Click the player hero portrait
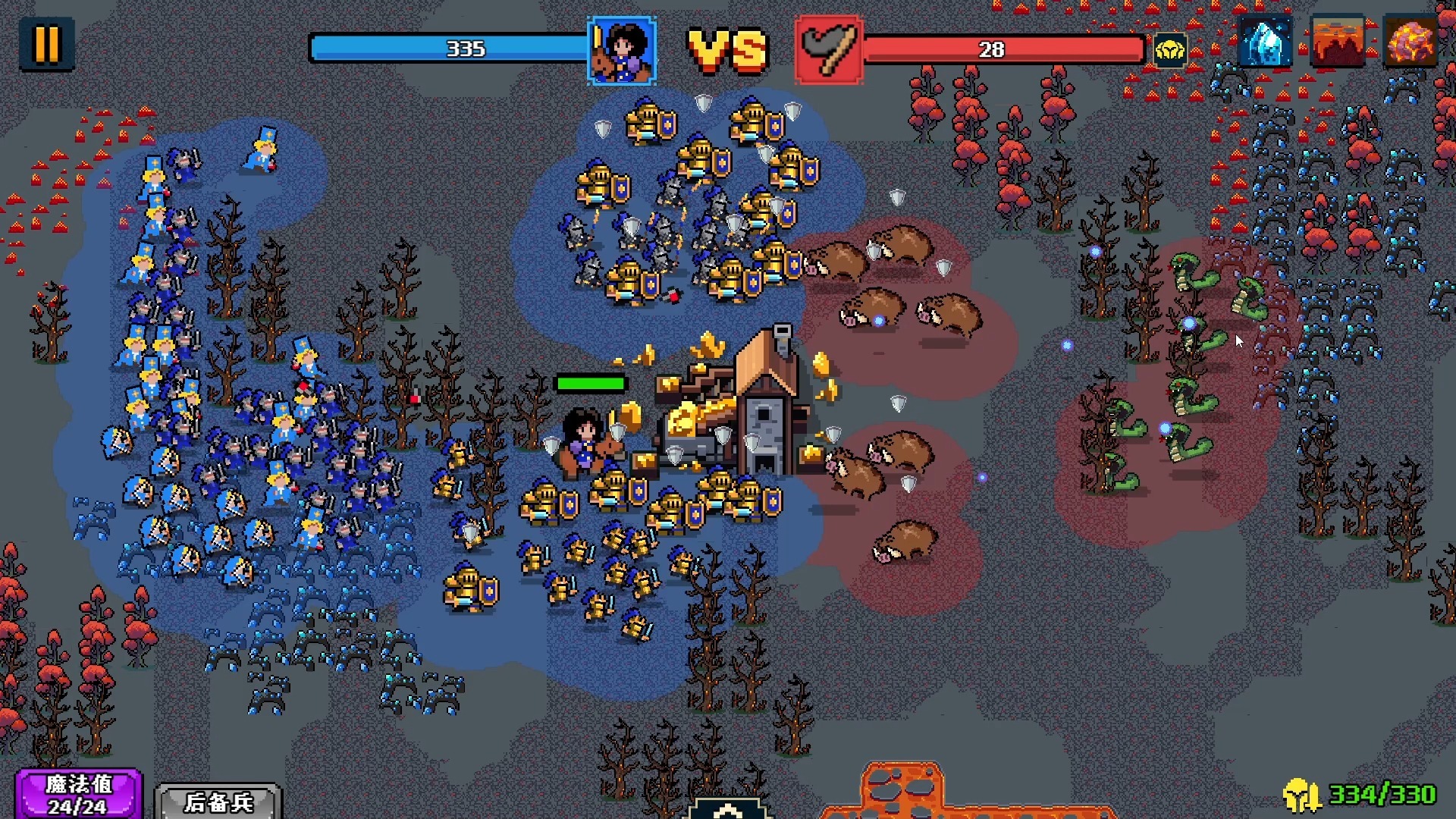 click(622, 50)
